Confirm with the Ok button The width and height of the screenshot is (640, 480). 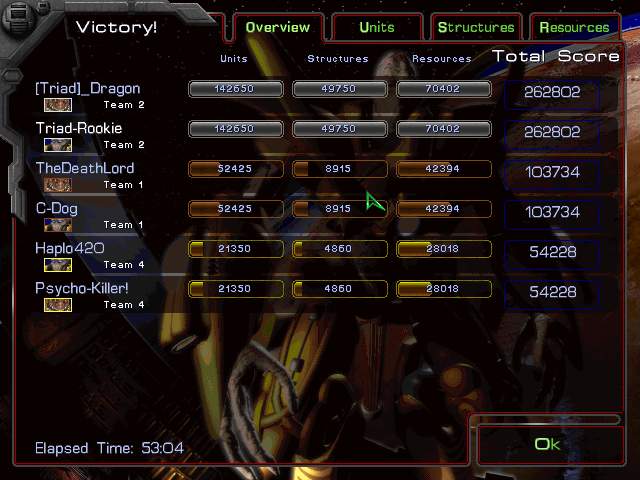click(x=547, y=444)
